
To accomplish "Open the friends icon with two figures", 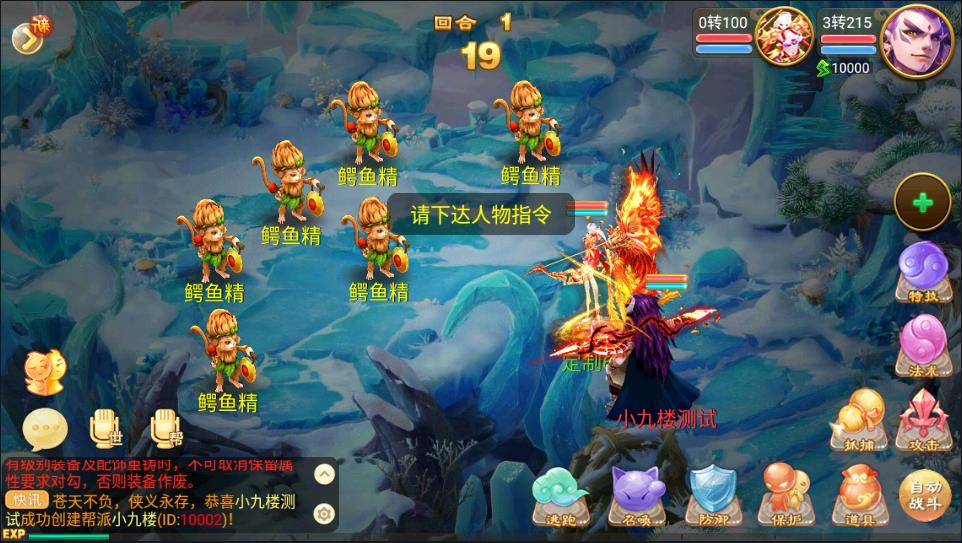I will (44, 372).
